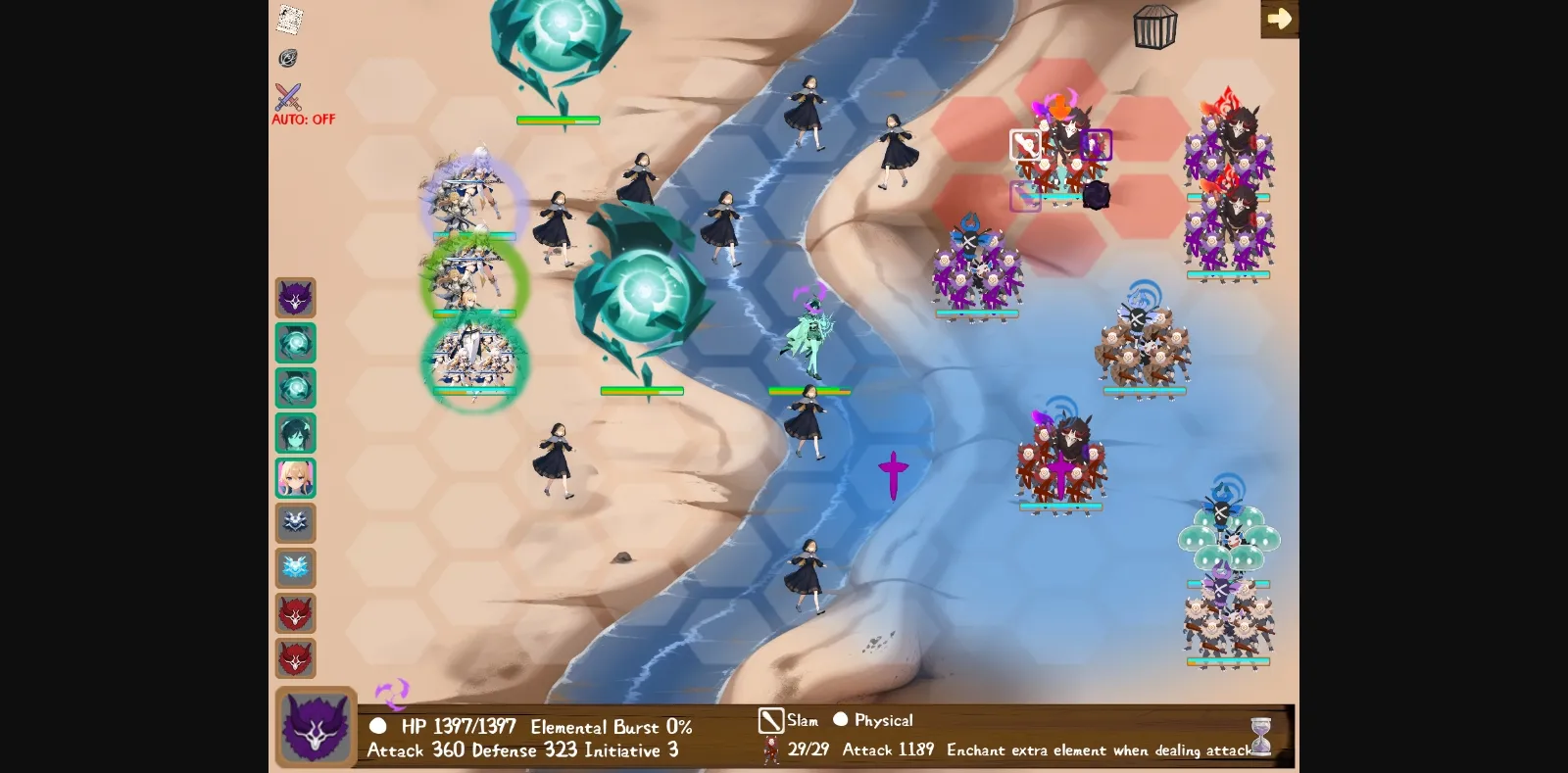Viewport: 1568px width, 773px height.
Task: Select the silver demon crest in the sidebar
Action: click(x=296, y=523)
